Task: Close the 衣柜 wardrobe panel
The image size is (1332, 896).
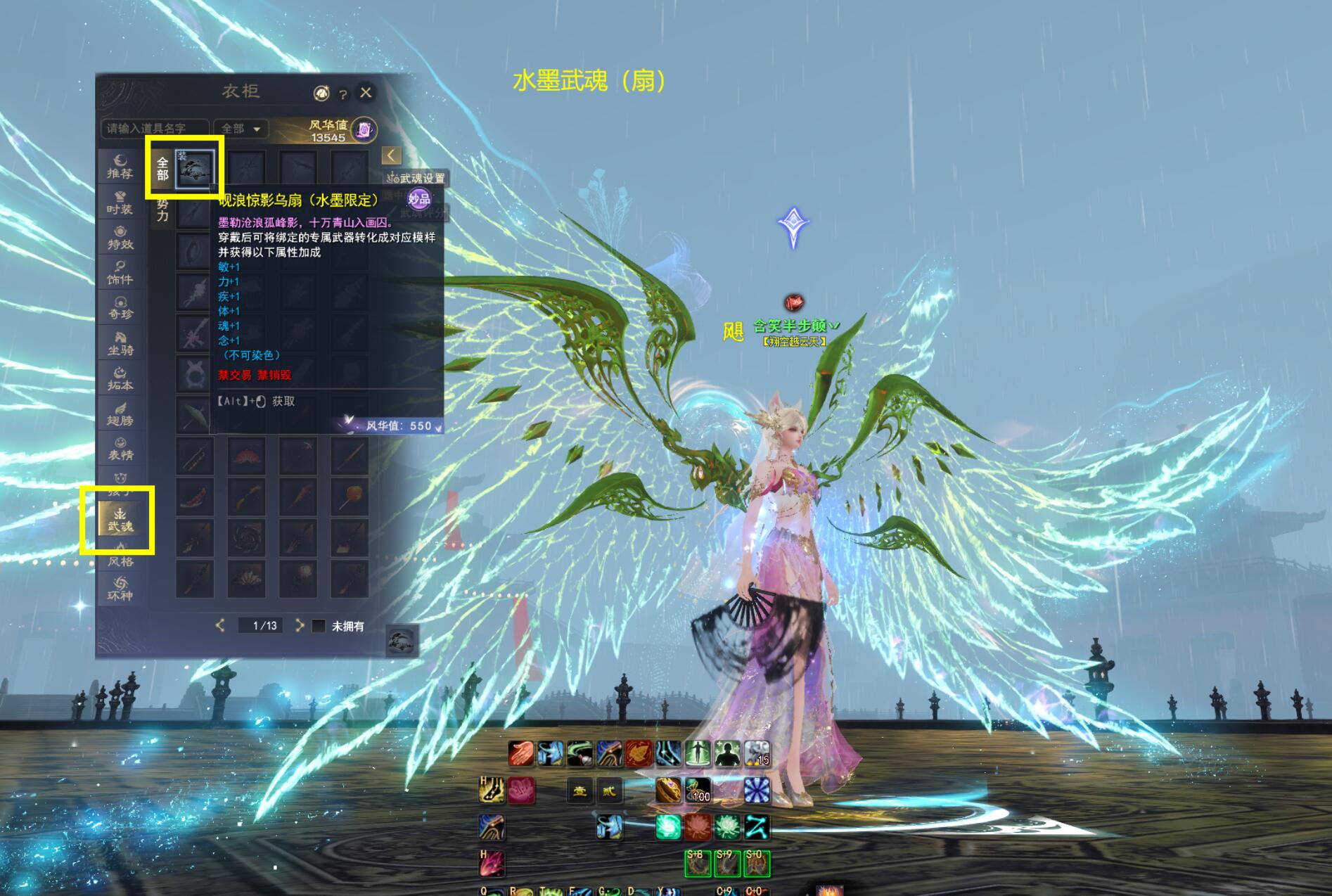Action: pyautogui.click(x=366, y=92)
